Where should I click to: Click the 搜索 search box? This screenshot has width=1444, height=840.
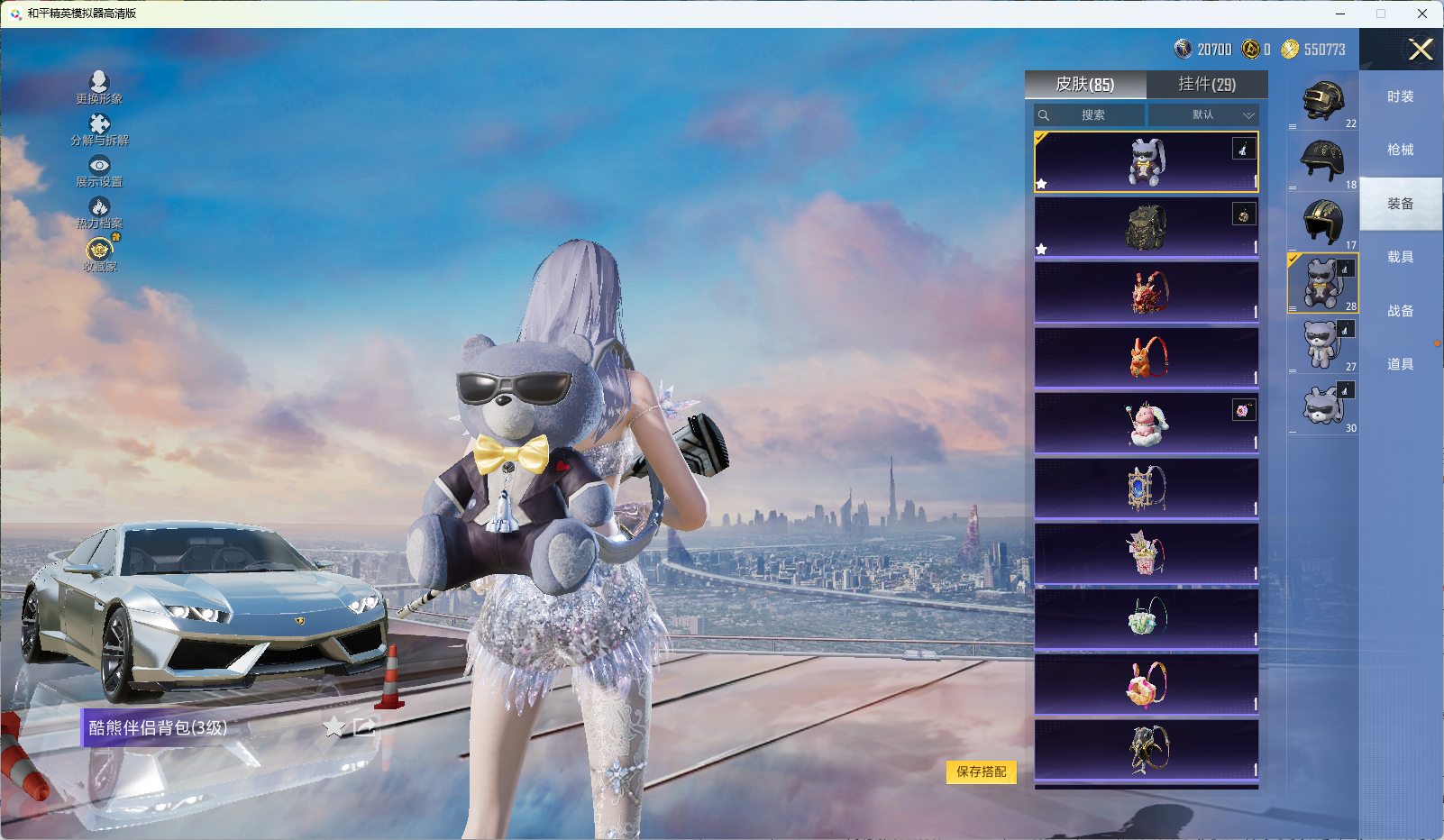pos(1091,115)
